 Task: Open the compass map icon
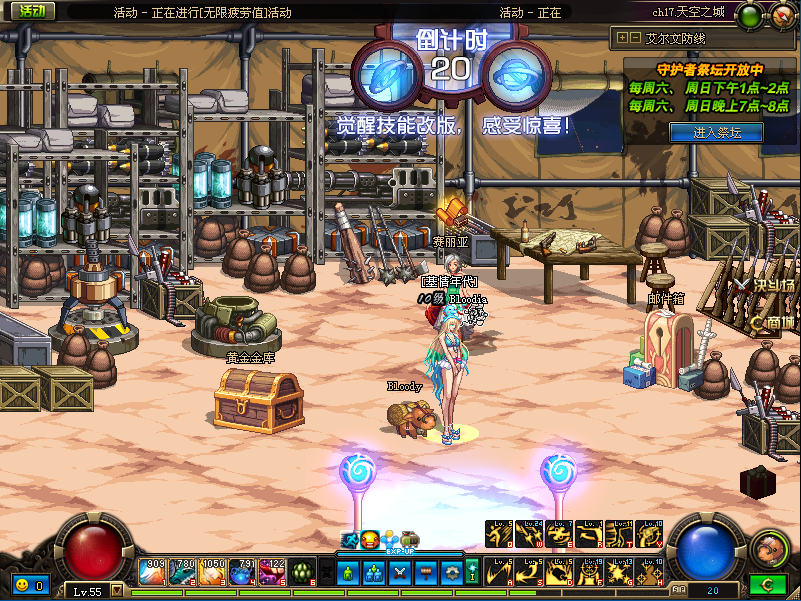point(782,16)
